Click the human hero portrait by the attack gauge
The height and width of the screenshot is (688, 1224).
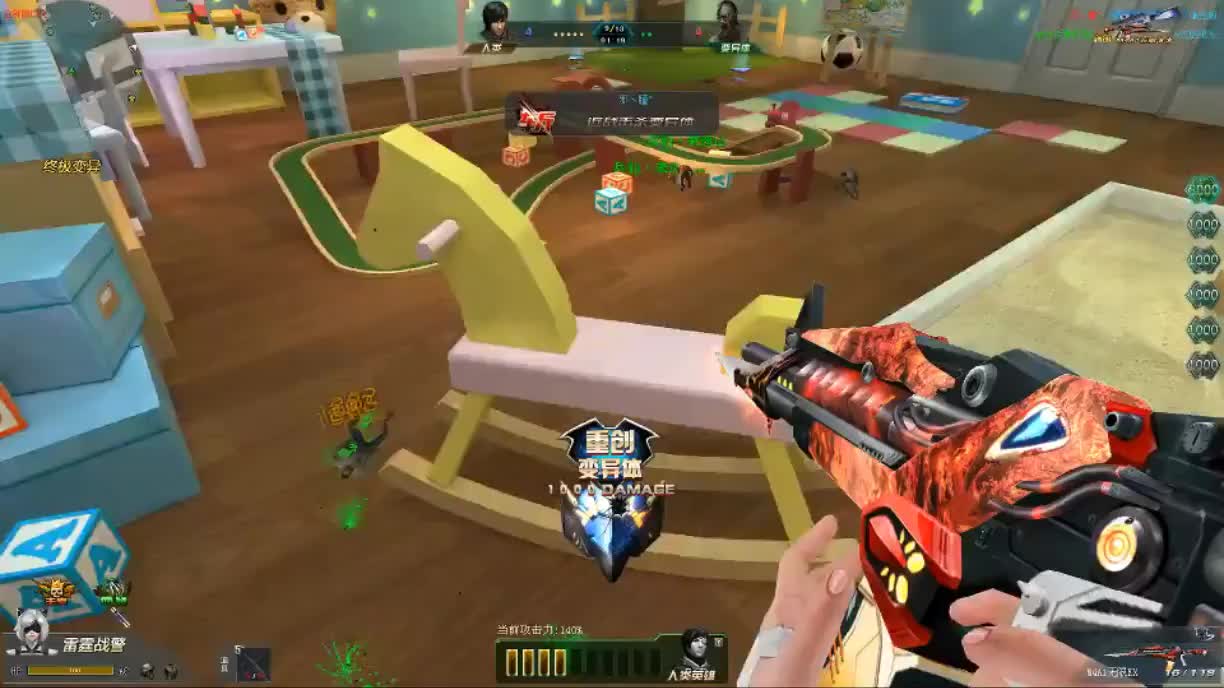[695, 651]
